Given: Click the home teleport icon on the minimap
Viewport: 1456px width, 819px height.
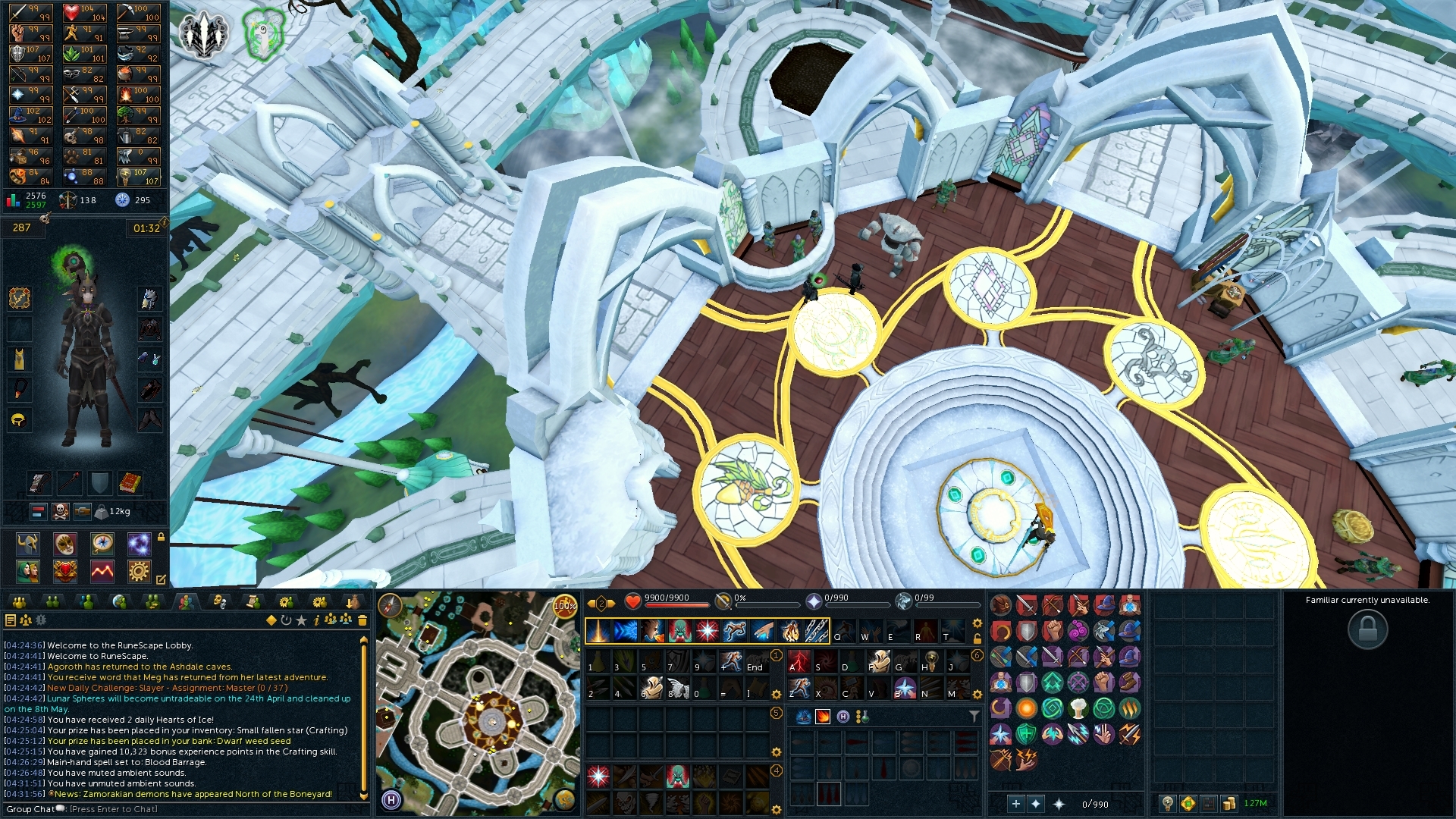Looking at the screenshot, I should tap(391, 799).
